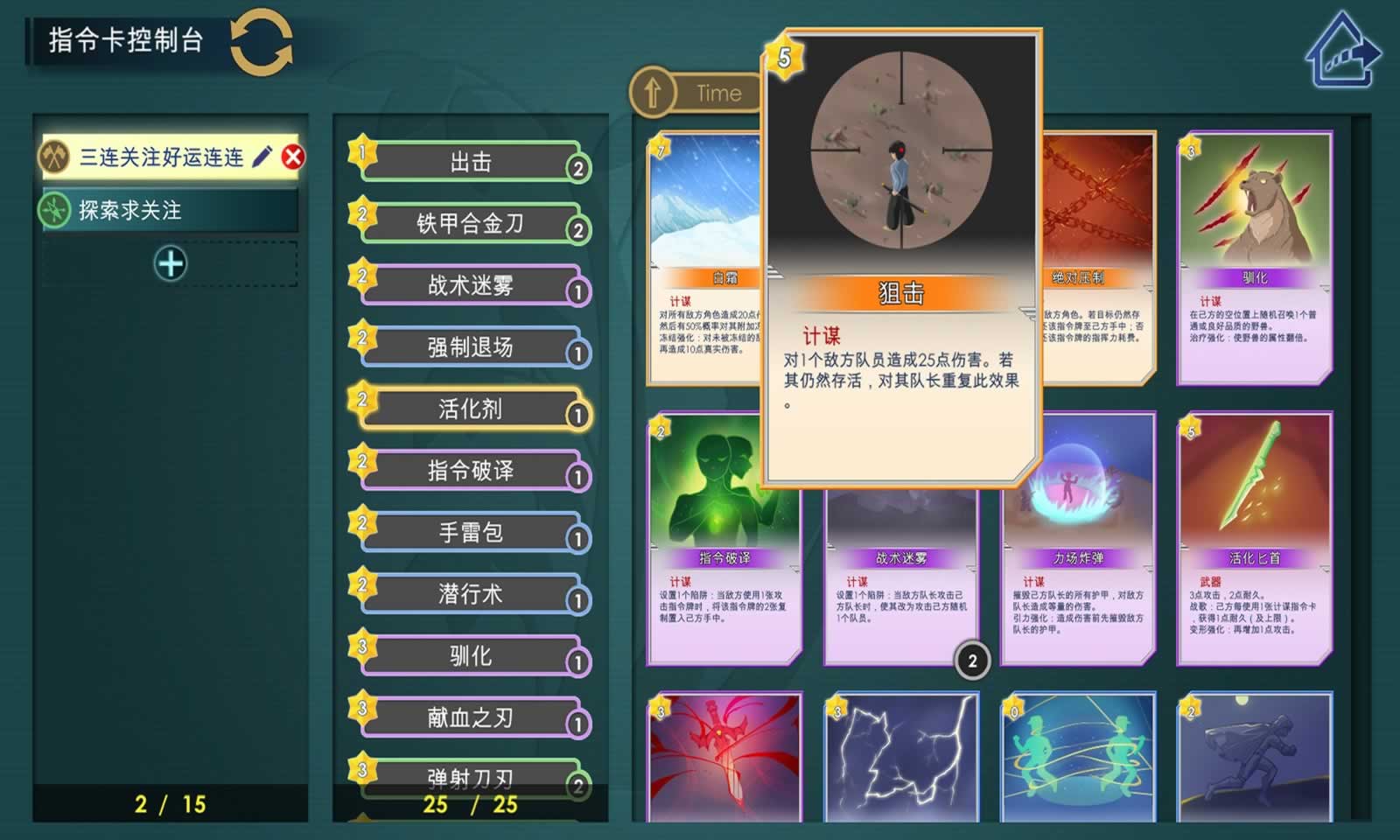
Task: Click the refresh icon beside the 指令卡控制台 title
Action: point(262,41)
